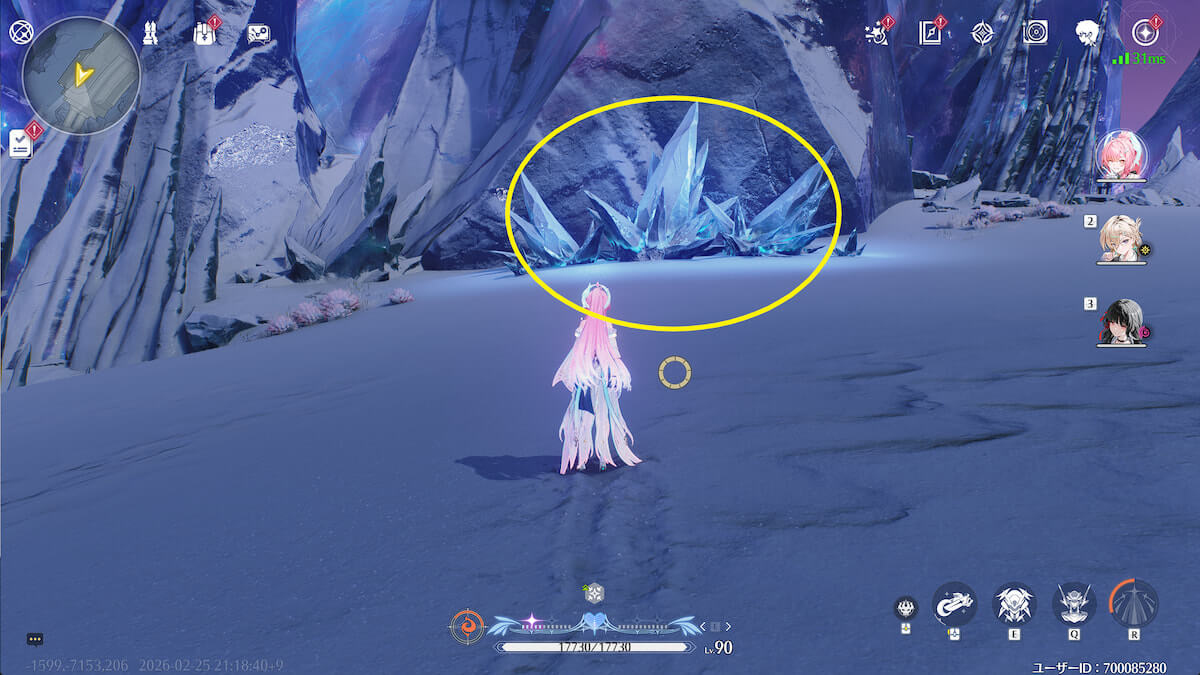This screenshot has height=675, width=1200.
Task: Use the grappling hook utility icon
Action: coord(954,604)
